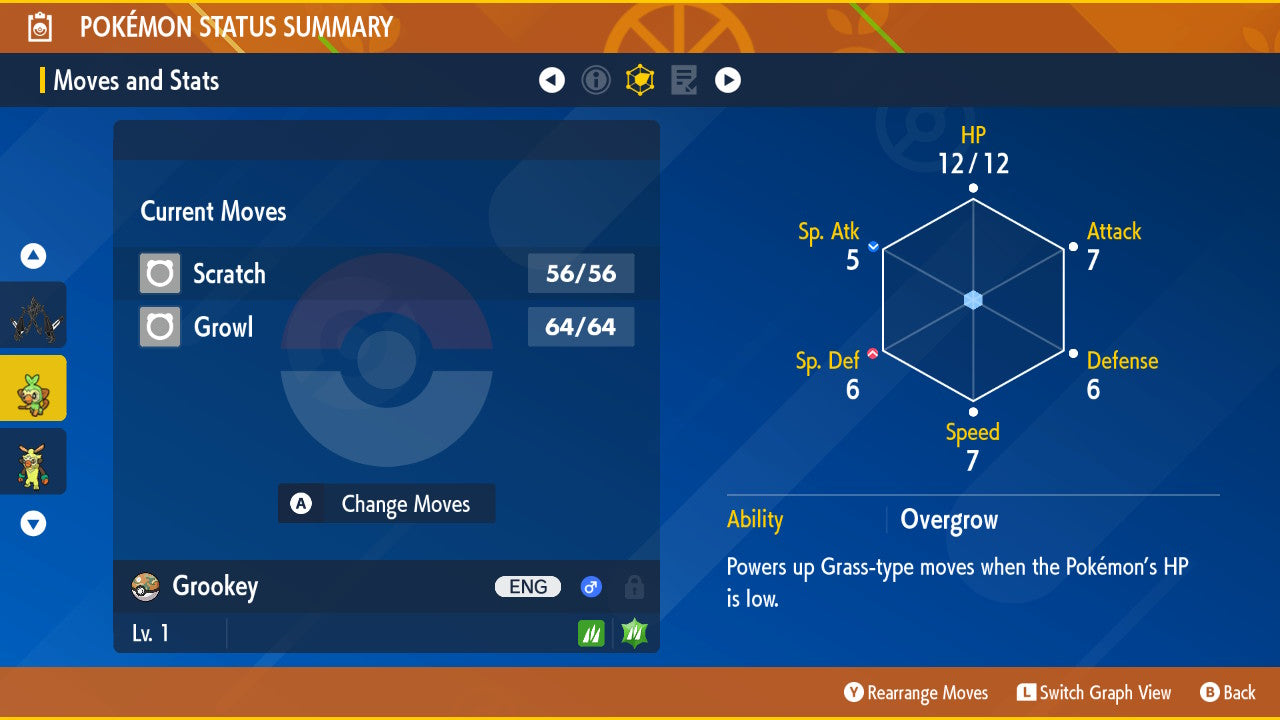Select the Moves and Stats hexagon icon

coord(640,79)
